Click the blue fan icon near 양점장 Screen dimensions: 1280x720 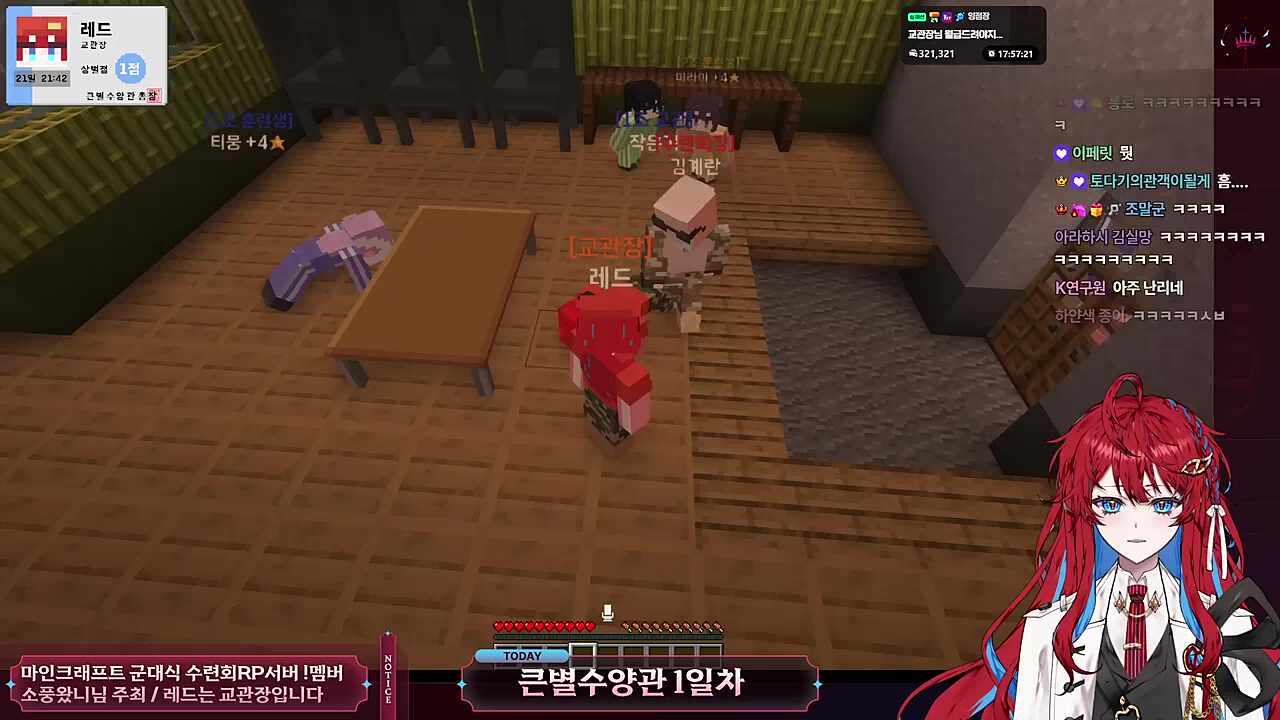pos(960,17)
